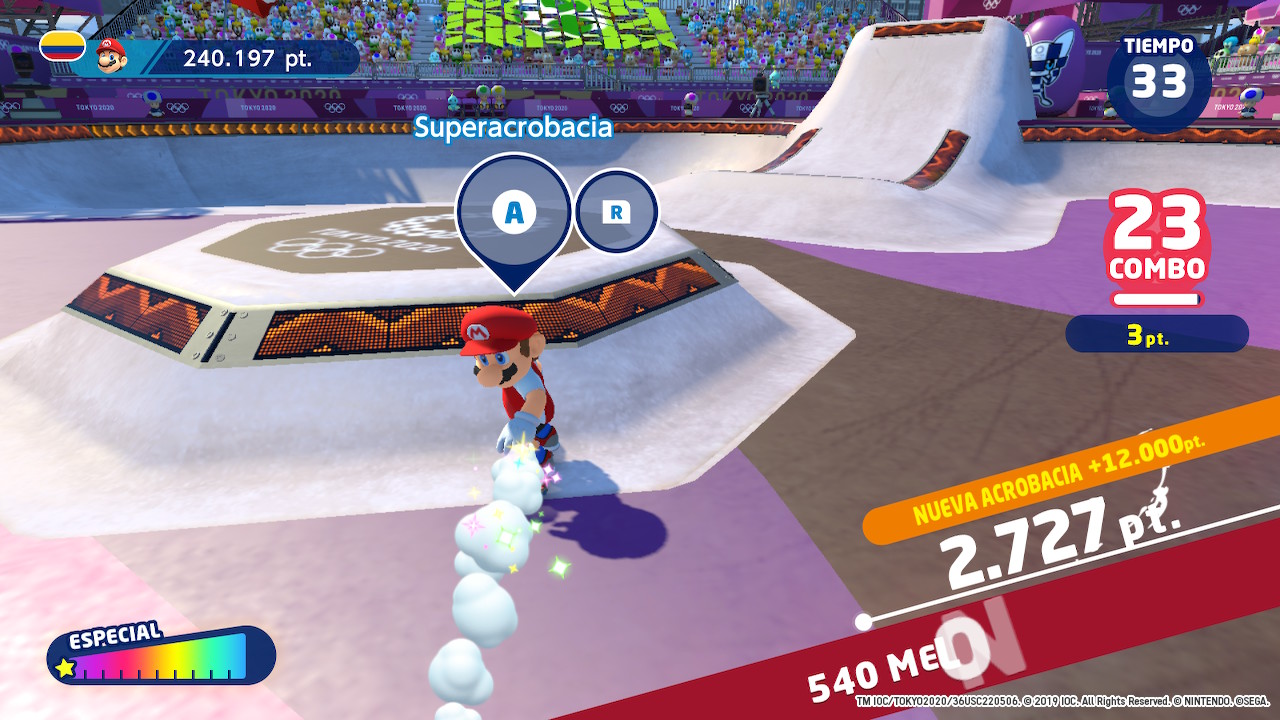Click the star icon on the Especial gauge
Screen dimensions: 1280x720
[66, 667]
